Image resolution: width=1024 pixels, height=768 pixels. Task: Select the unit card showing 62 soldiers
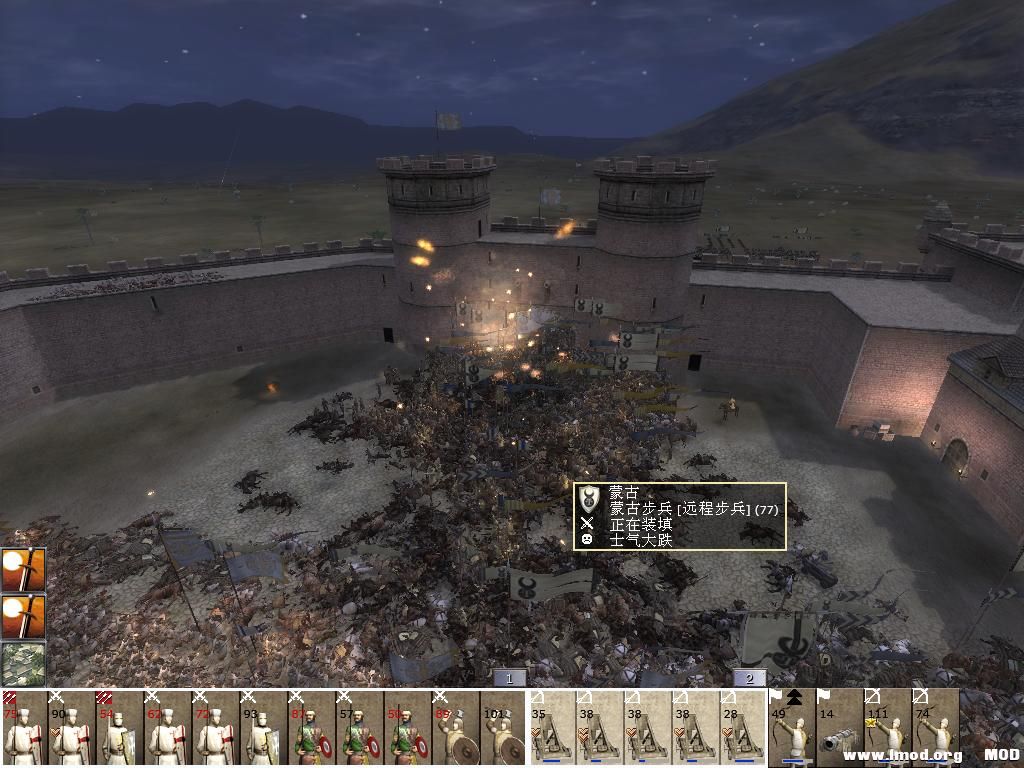[x=168, y=728]
